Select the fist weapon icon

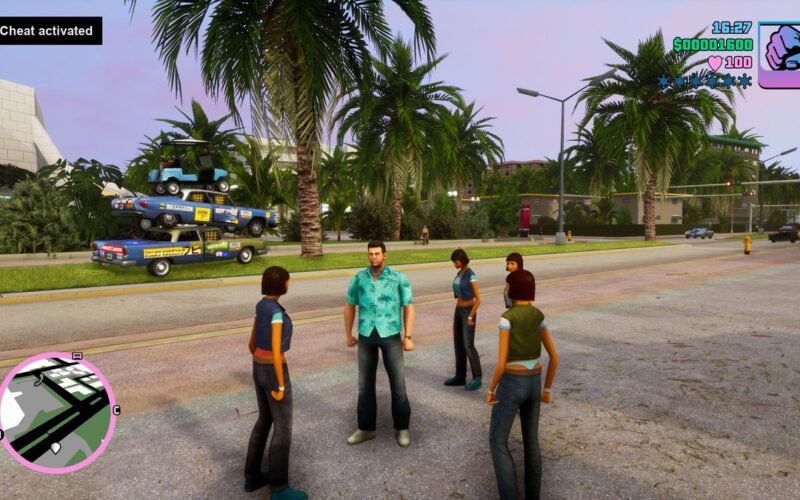click(x=779, y=55)
